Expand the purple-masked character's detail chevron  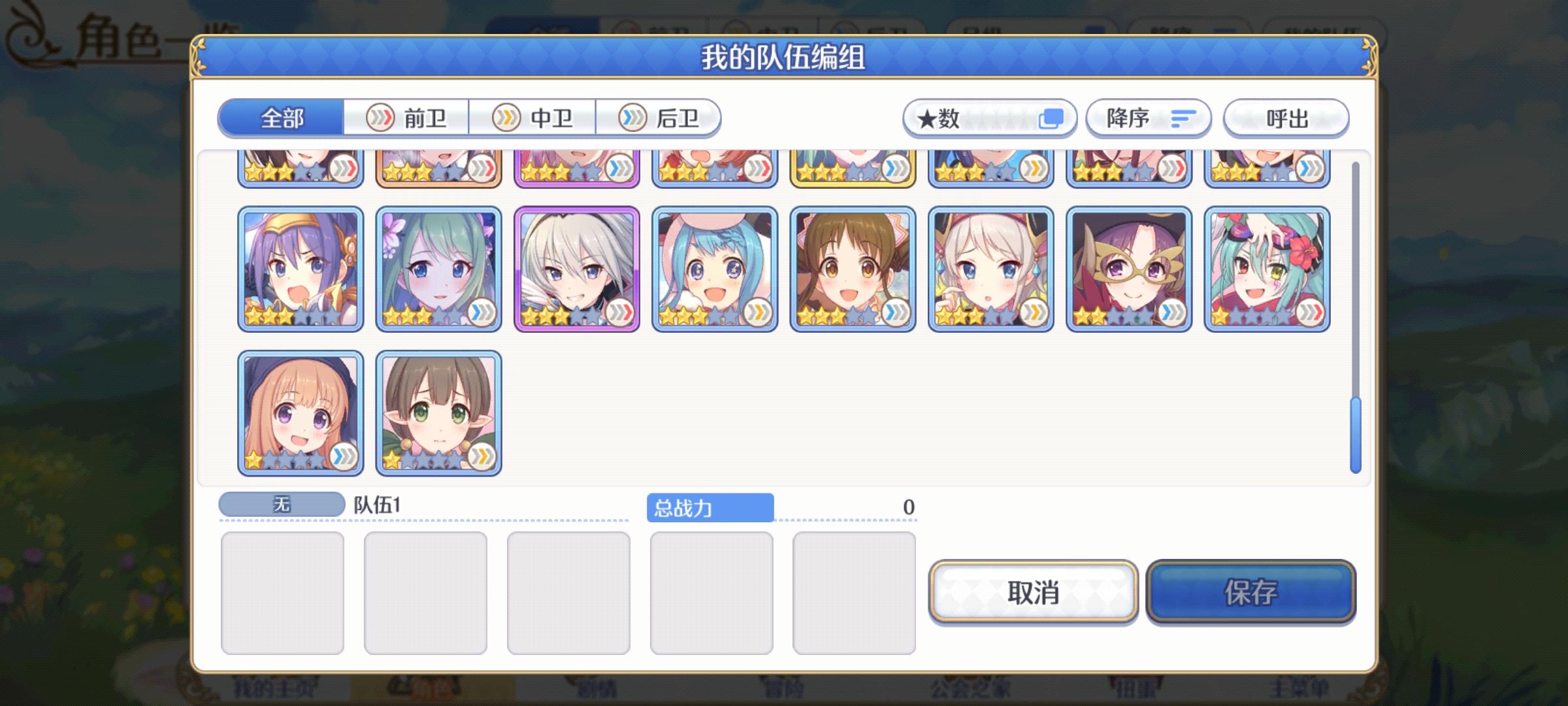[x=1172, y=315]
